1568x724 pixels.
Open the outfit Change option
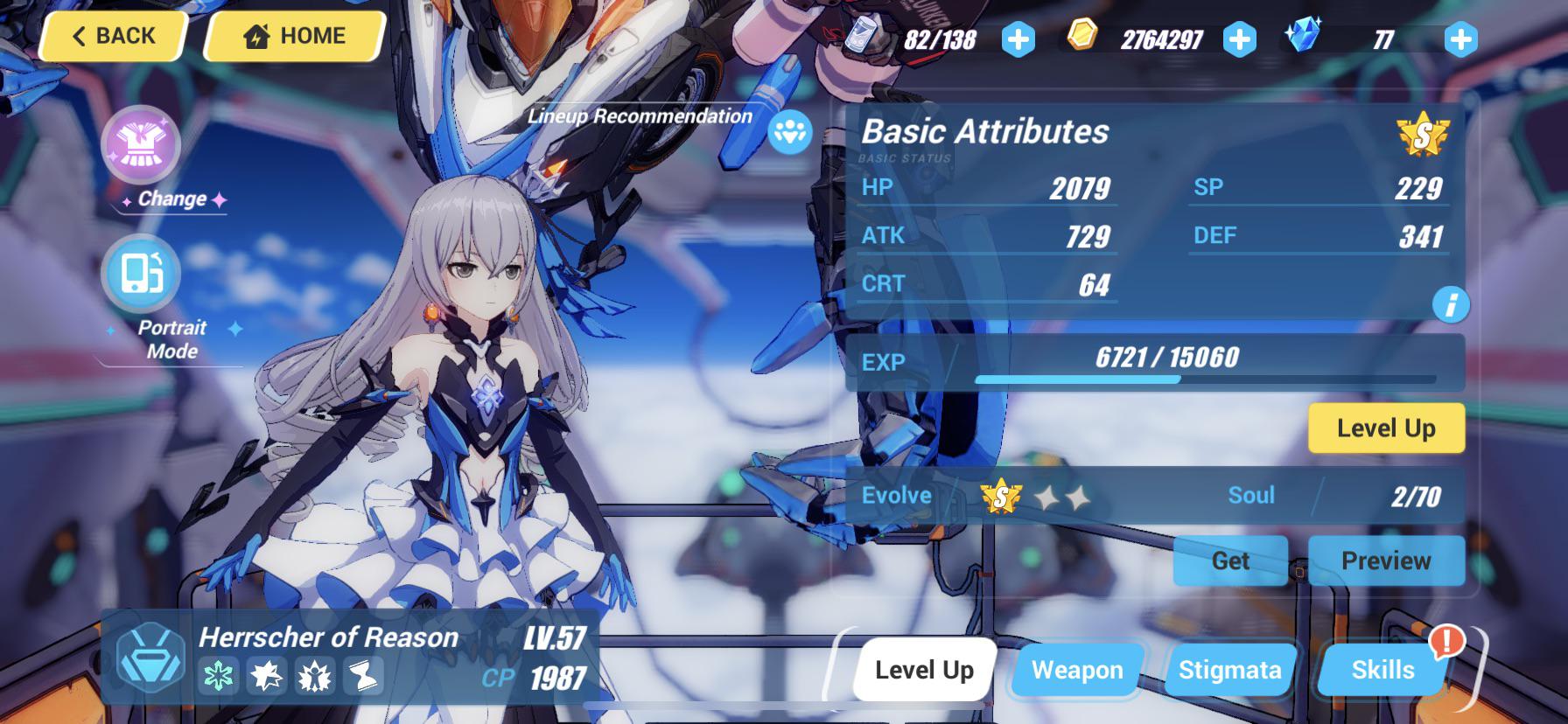coord(142,145)
